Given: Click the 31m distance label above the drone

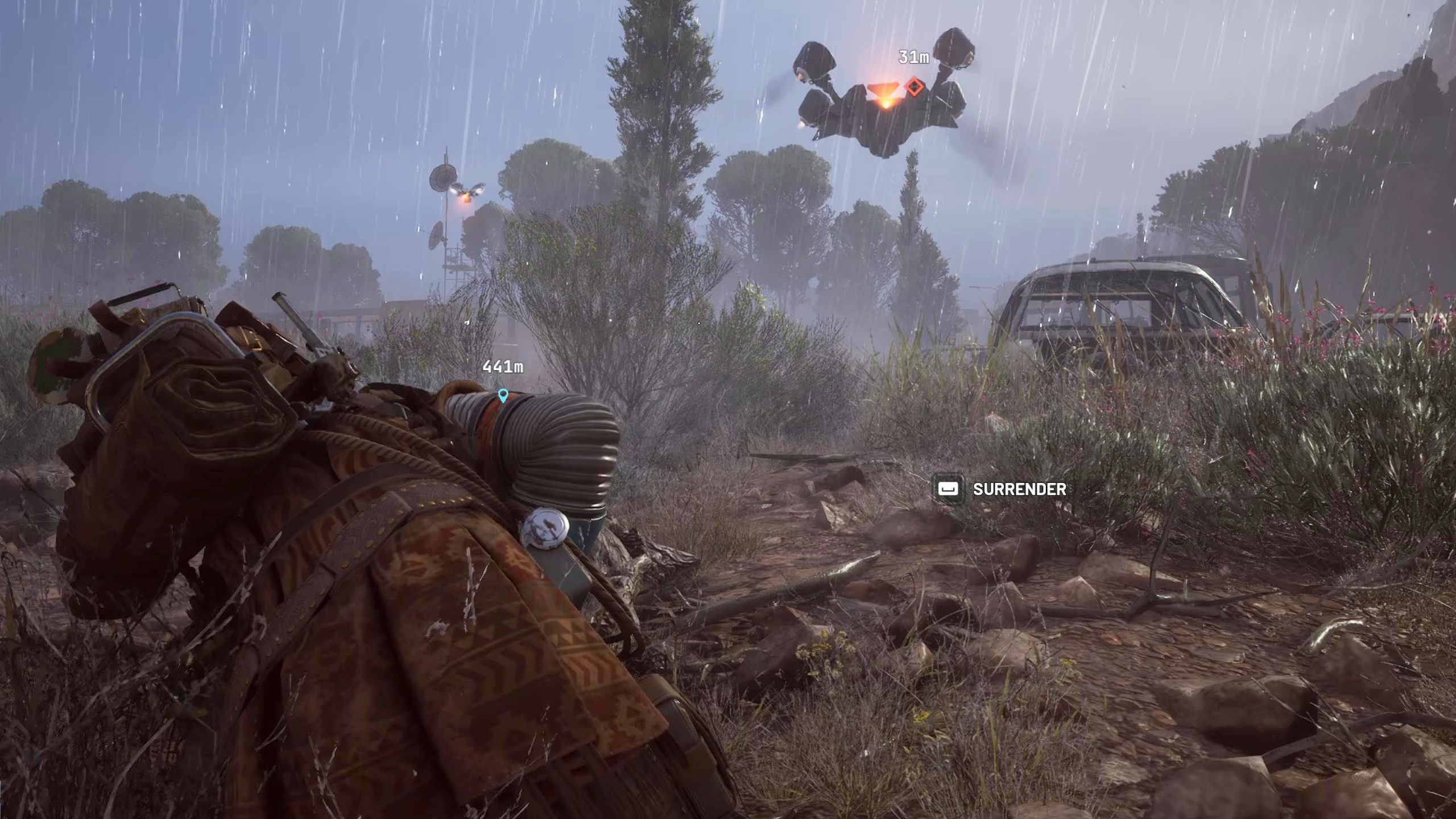Looking at the screenshot, I should pos(913,57).
